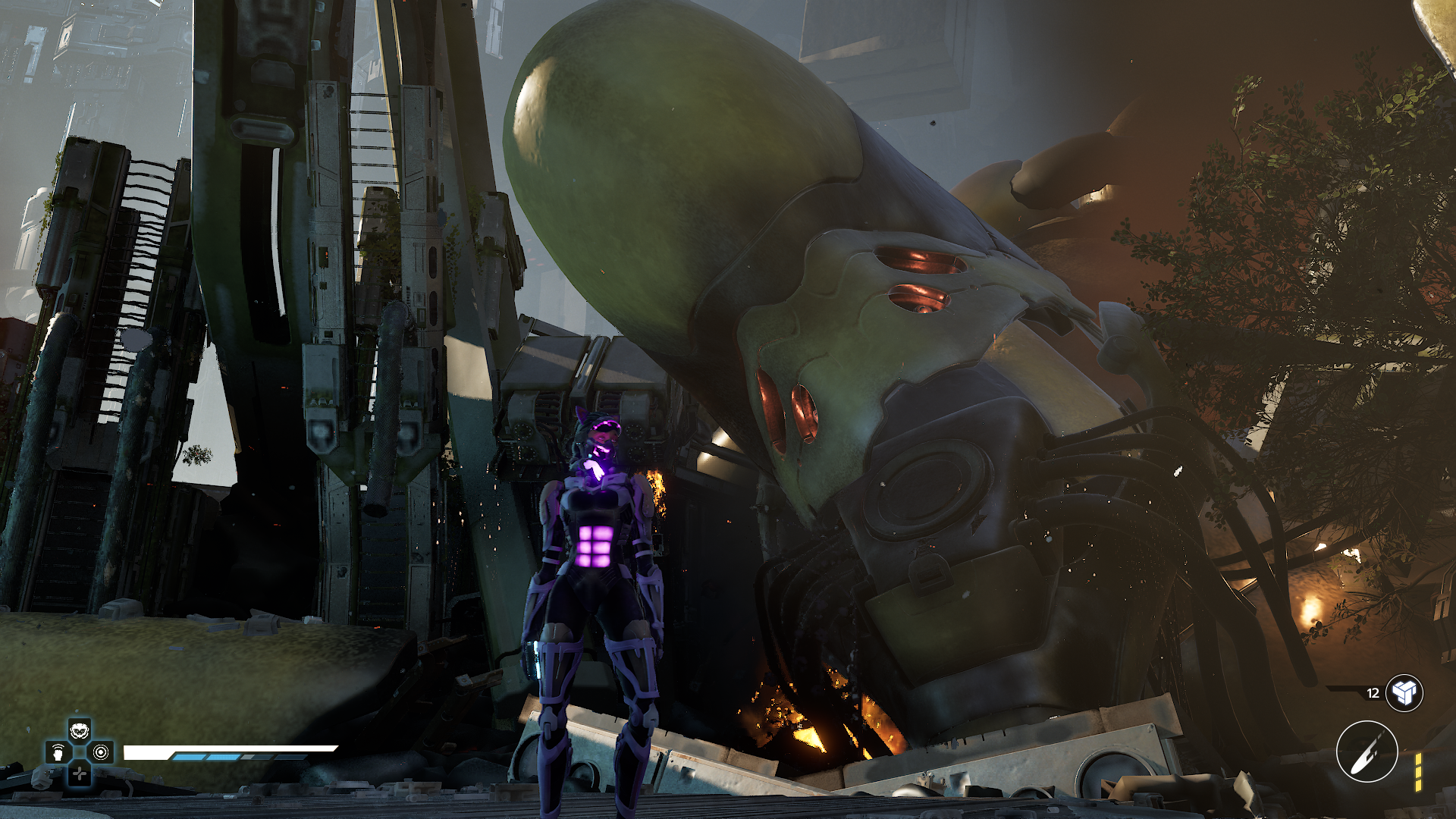Viewport: 1456px width, 819px height.
Task: Select the drone face quick-slot icon
Action: [80, 732]
